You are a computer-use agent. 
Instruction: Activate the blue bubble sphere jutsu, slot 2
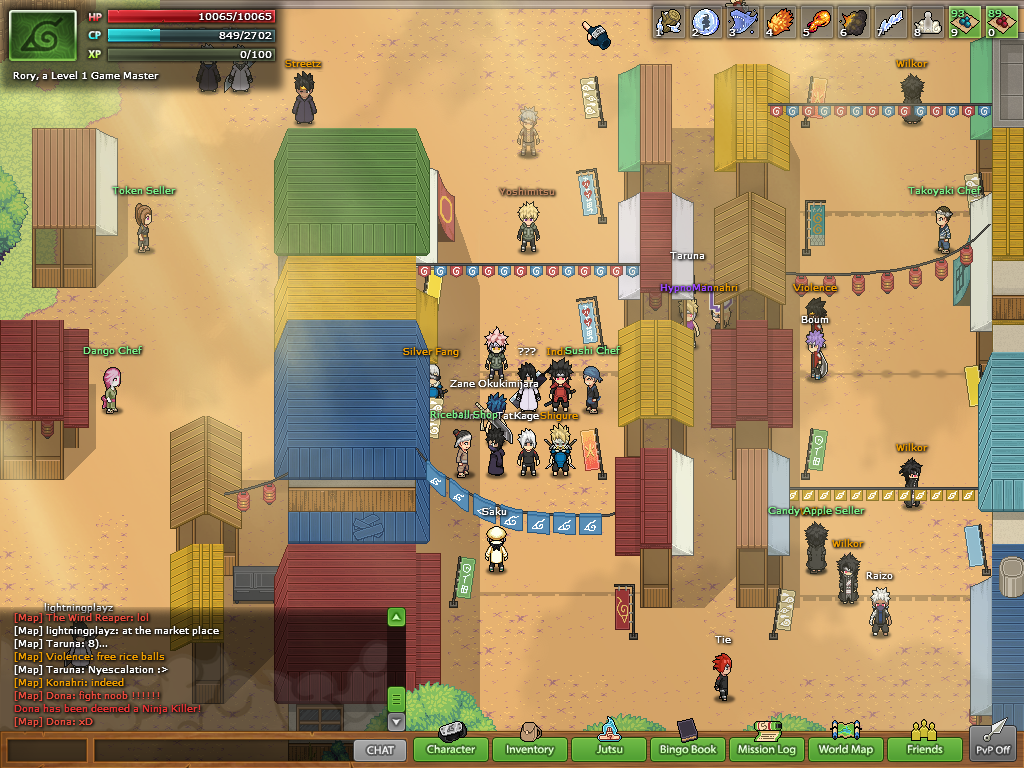click(x=706, y=22)
